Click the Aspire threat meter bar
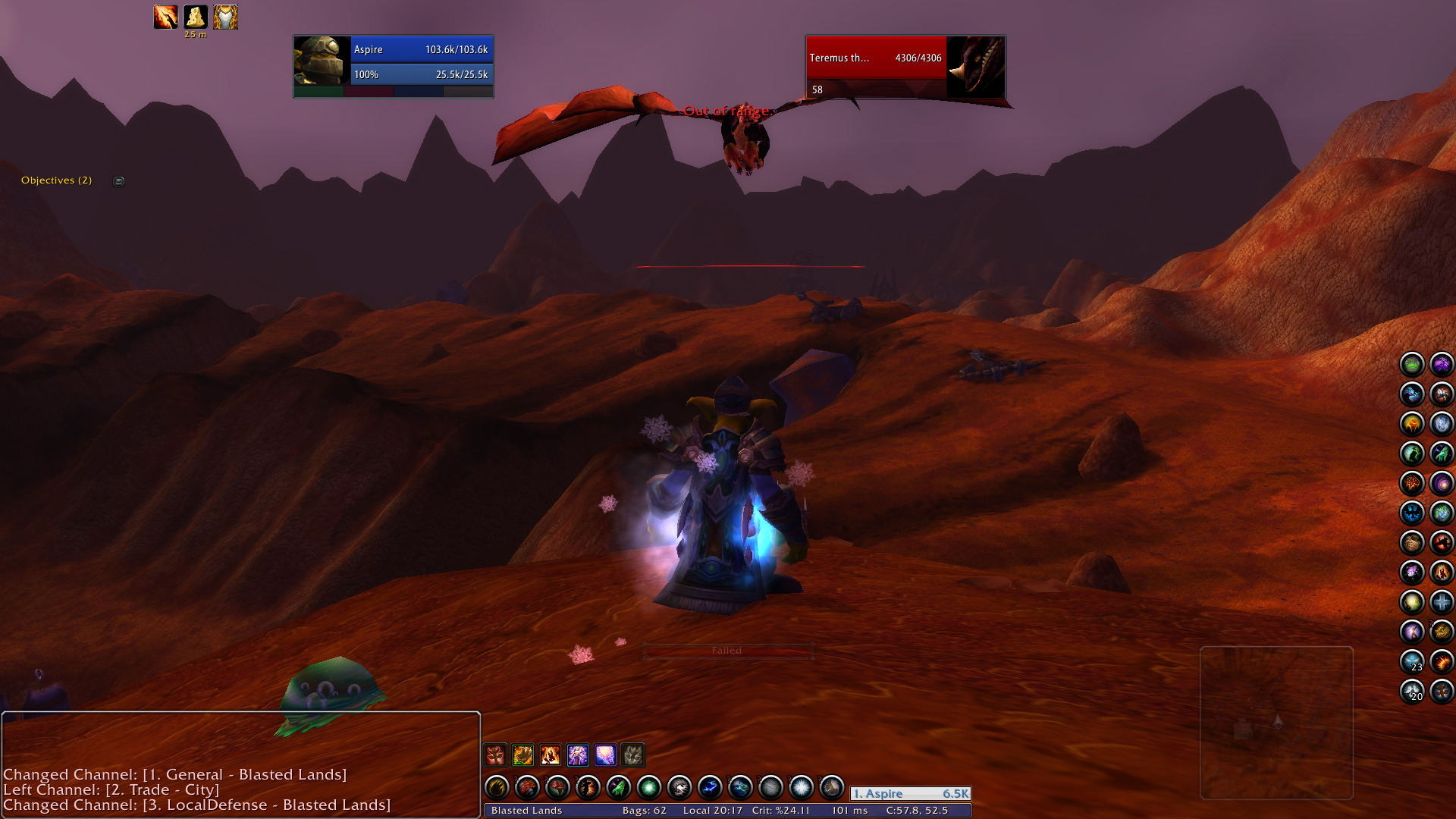The image size is (1456, 819). (x=910, y=794)
